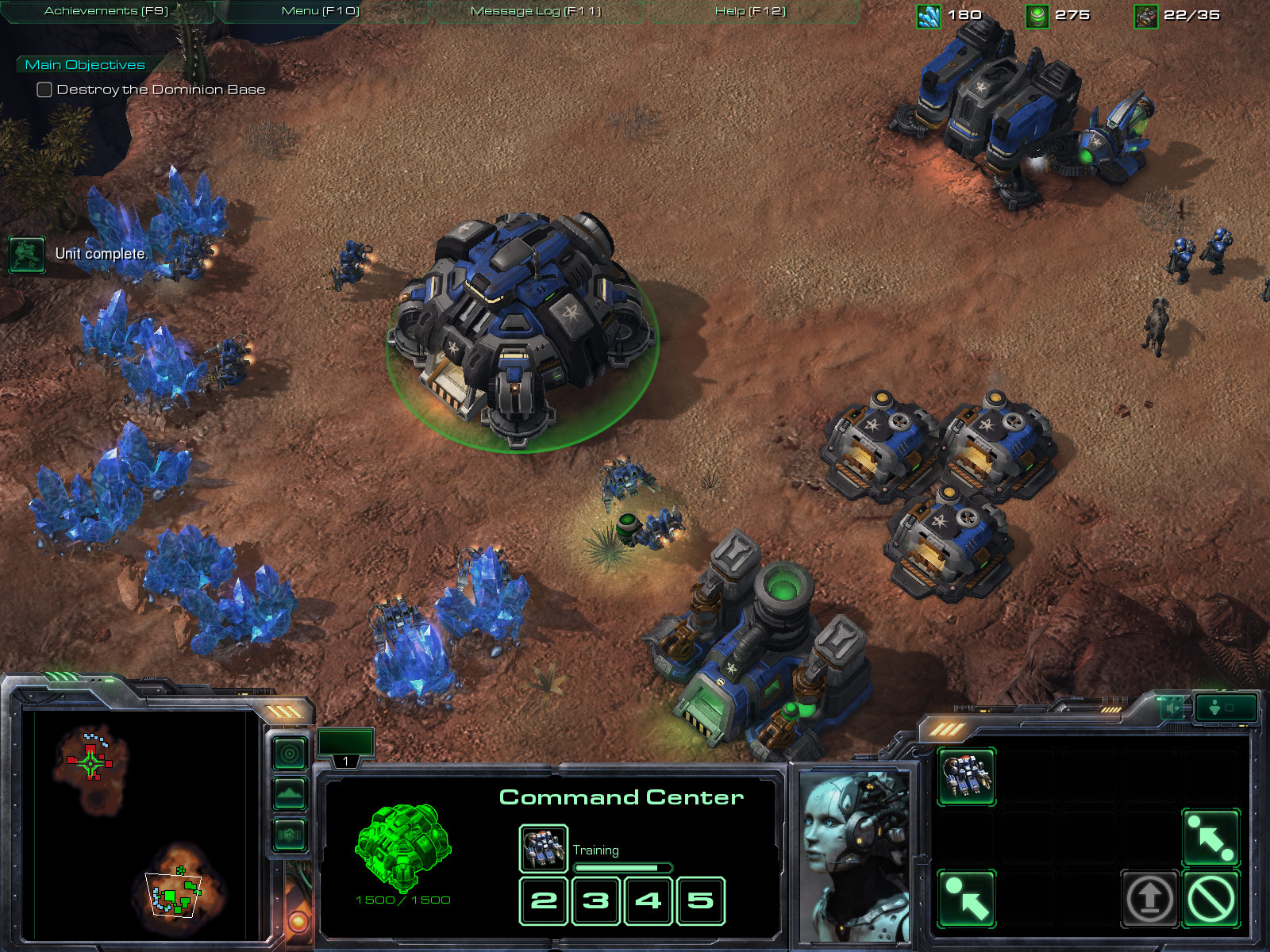Toggle the minimap alliance colors handshake button
Viewport: 1270px width, 952px height.
pyautogui.click(x=290, y=834)
